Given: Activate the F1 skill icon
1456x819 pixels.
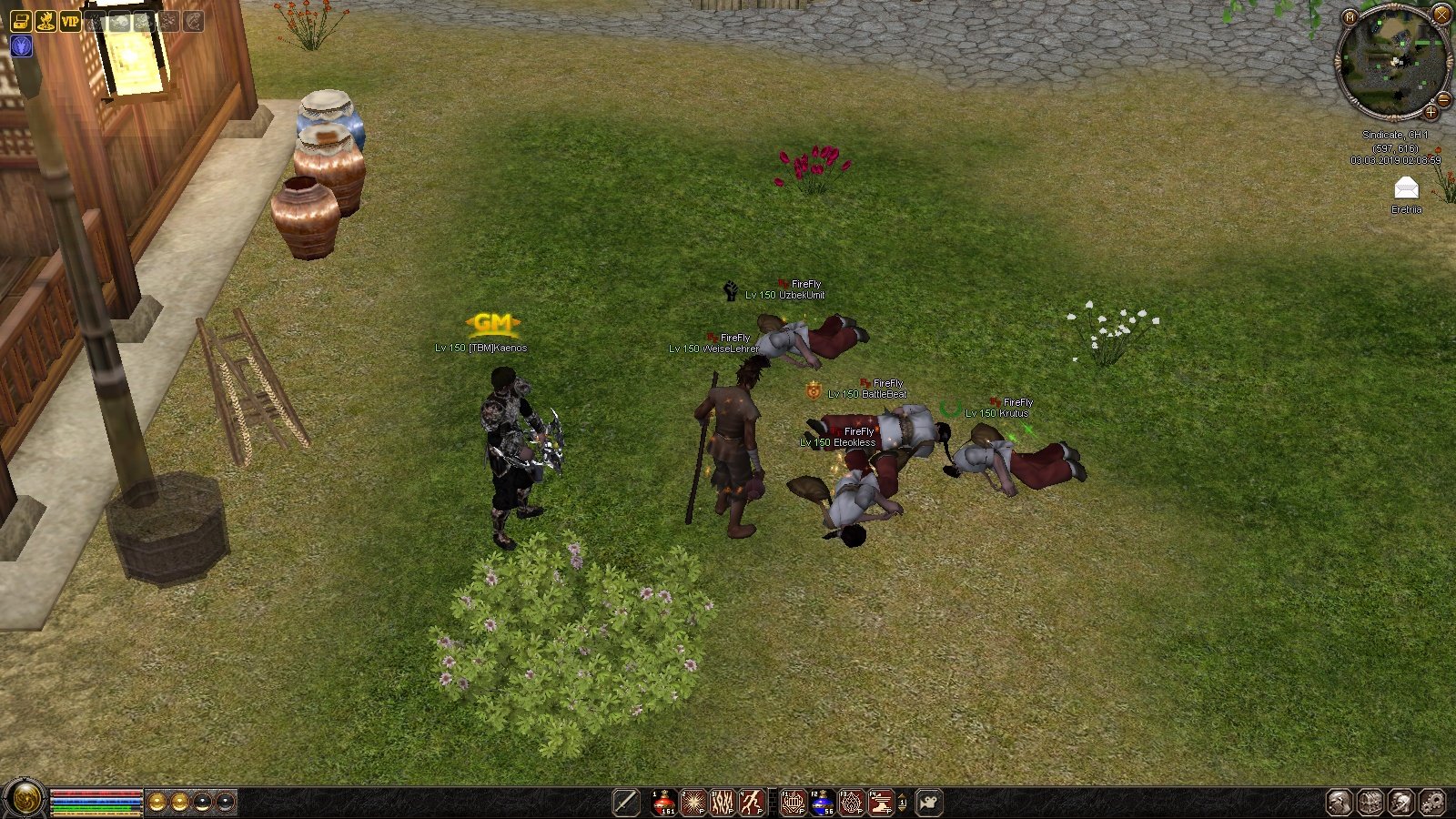Looking at the screenshot, I should pos(794,803).
